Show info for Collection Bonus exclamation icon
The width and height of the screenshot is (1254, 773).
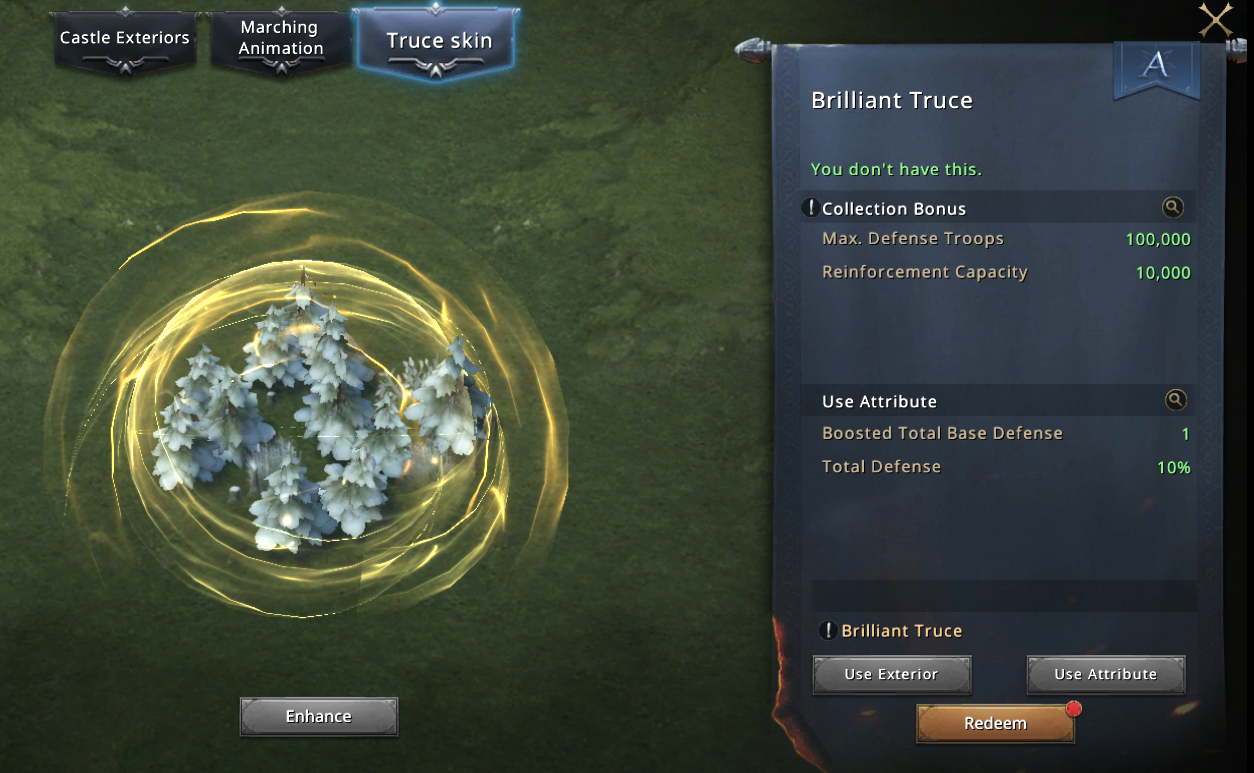[x=811, y=208]
